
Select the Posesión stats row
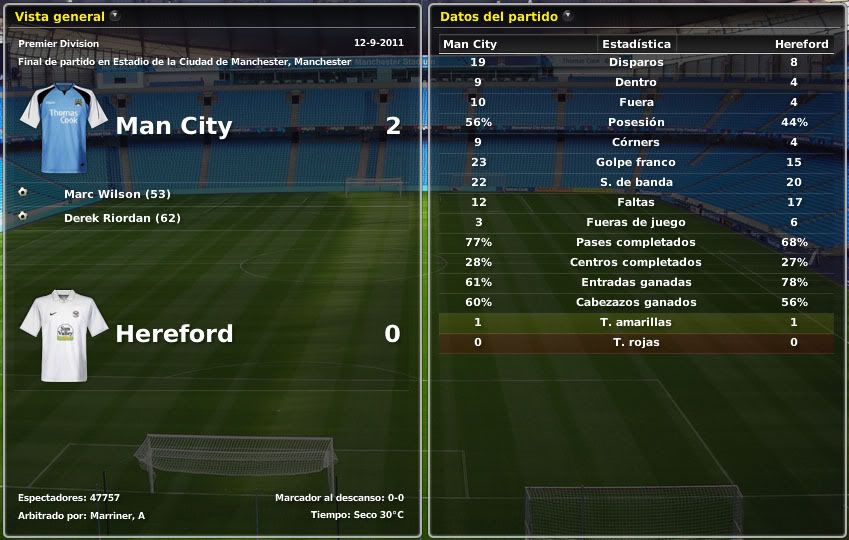[x=636, y=122]
